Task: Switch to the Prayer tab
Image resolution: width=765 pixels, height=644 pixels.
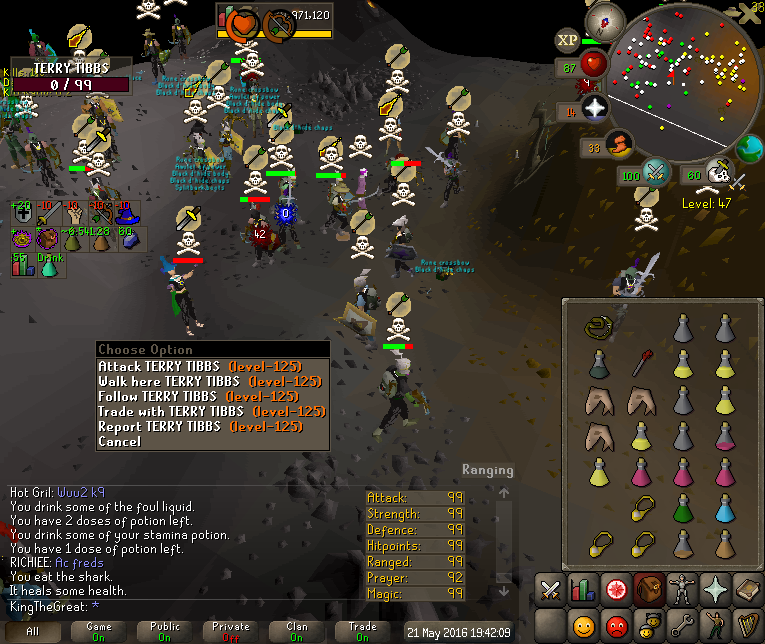Action: 715,589
